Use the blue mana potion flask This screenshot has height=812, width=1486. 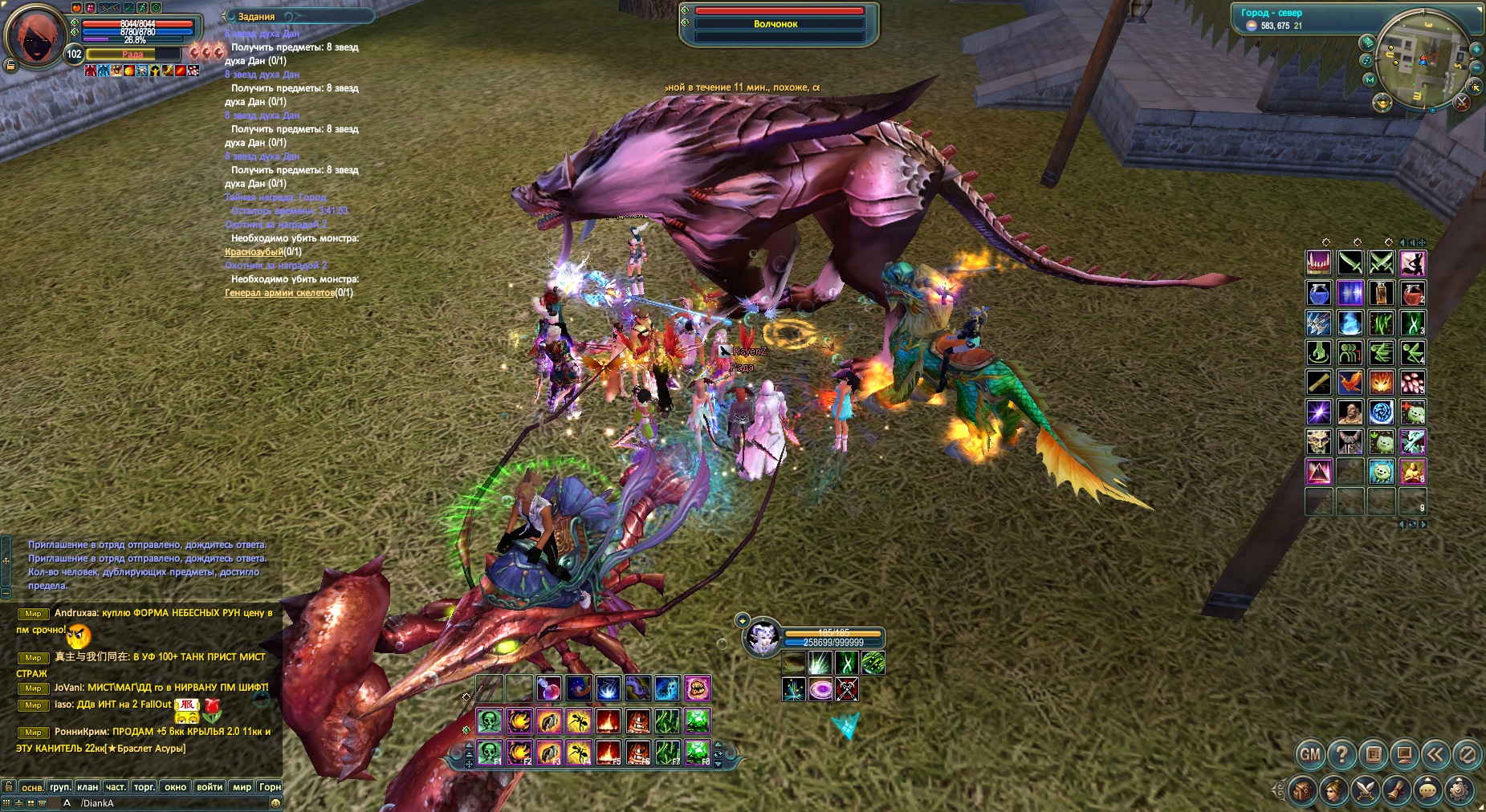click(1319, 293)
